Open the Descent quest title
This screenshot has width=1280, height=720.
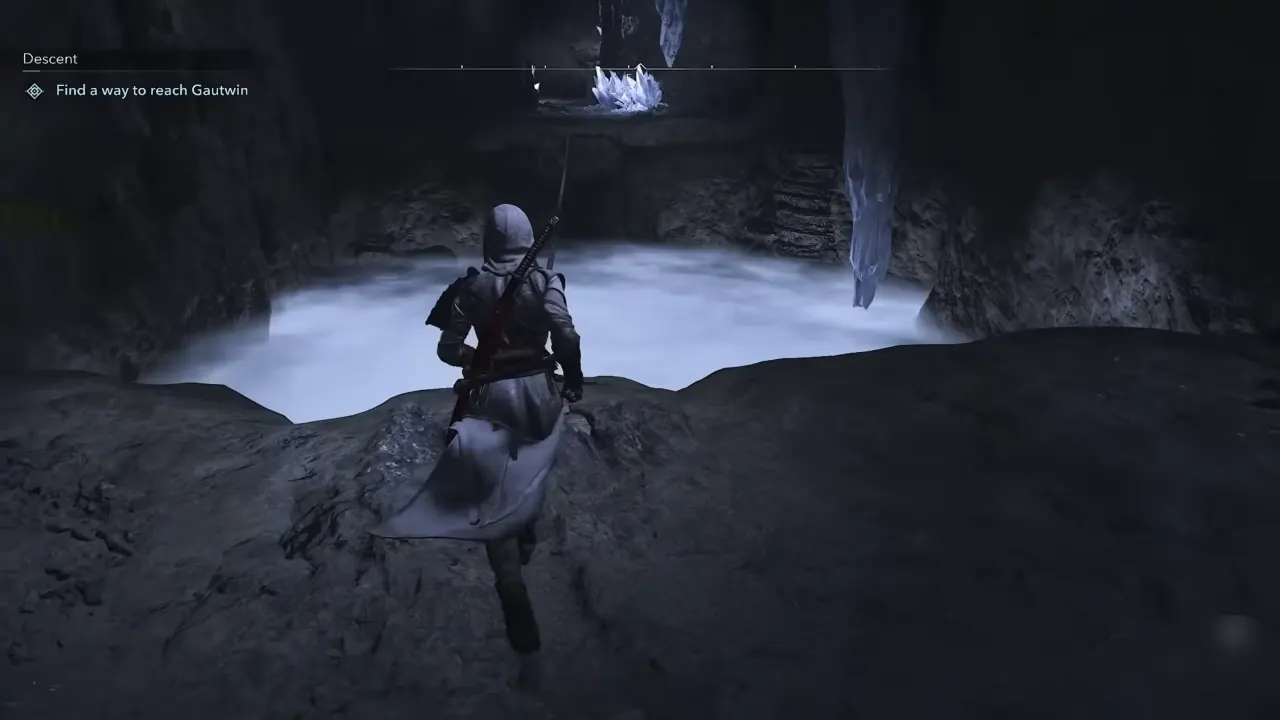pyautogui.click(x=48, y=58)
